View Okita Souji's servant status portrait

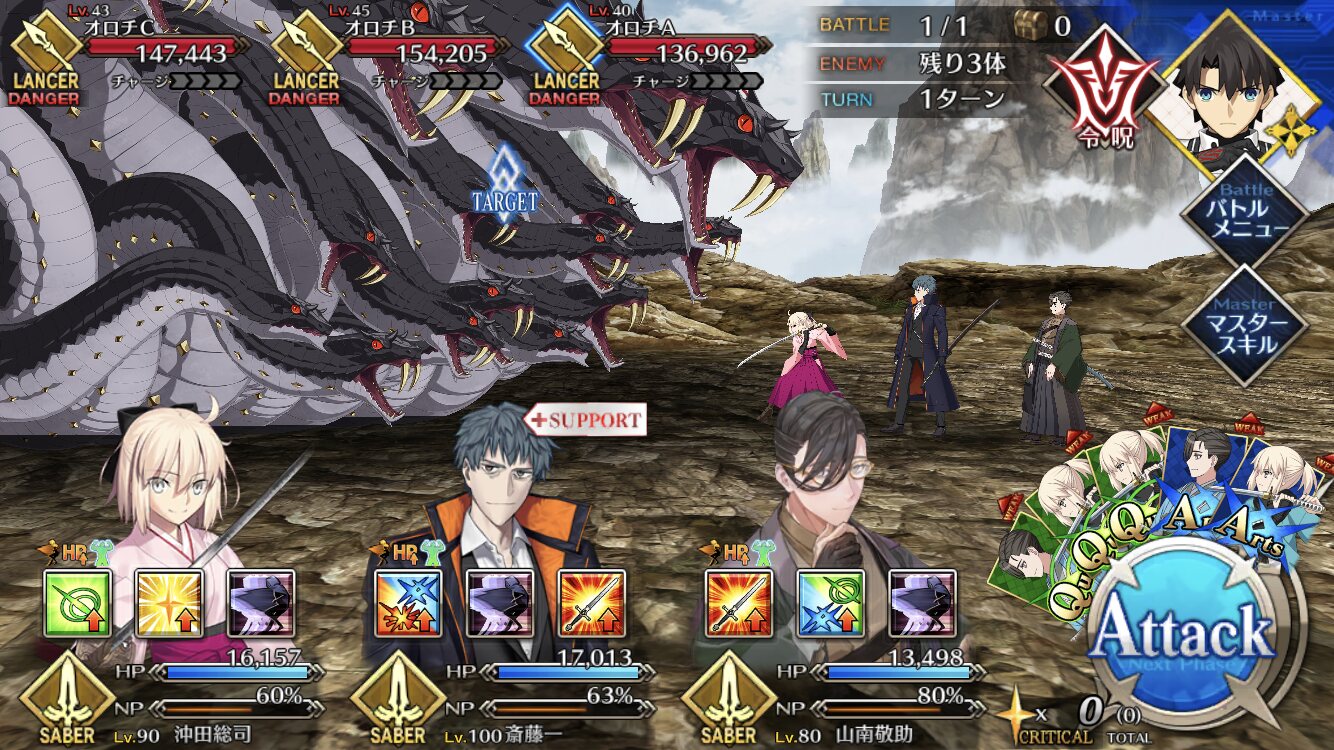point(170,490)
